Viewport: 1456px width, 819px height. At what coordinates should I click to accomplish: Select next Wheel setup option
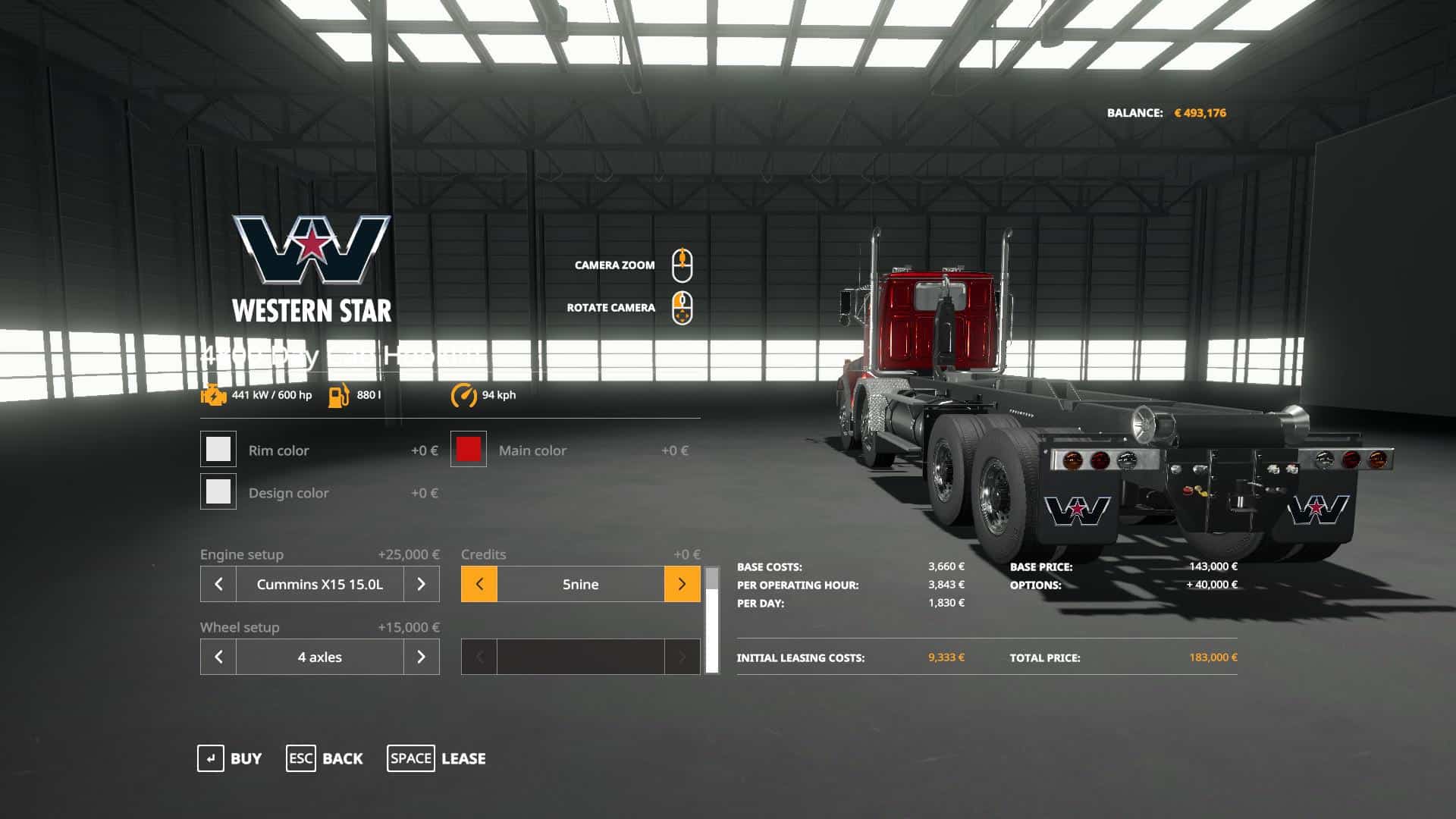pos(421,657)
